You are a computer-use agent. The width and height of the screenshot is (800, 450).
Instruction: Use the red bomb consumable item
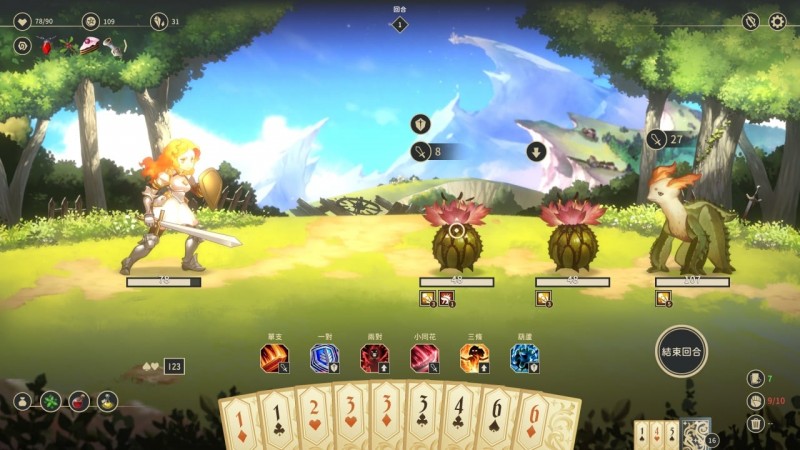pos(79,402)
